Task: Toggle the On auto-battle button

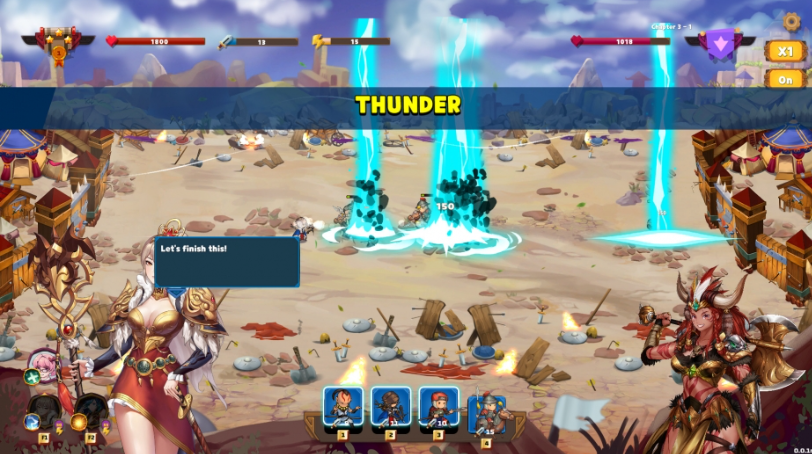Action: click(784, 78)
